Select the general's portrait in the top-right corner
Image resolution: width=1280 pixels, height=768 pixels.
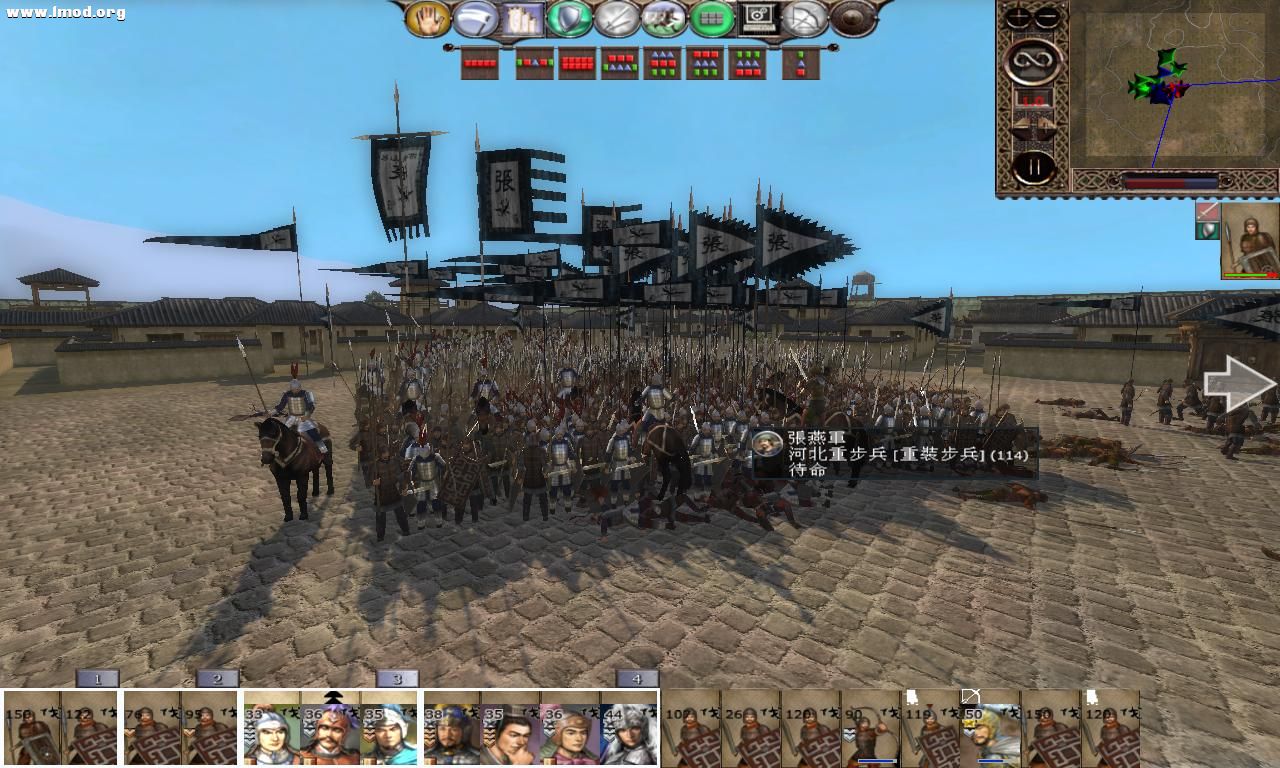coord(1249,242)
